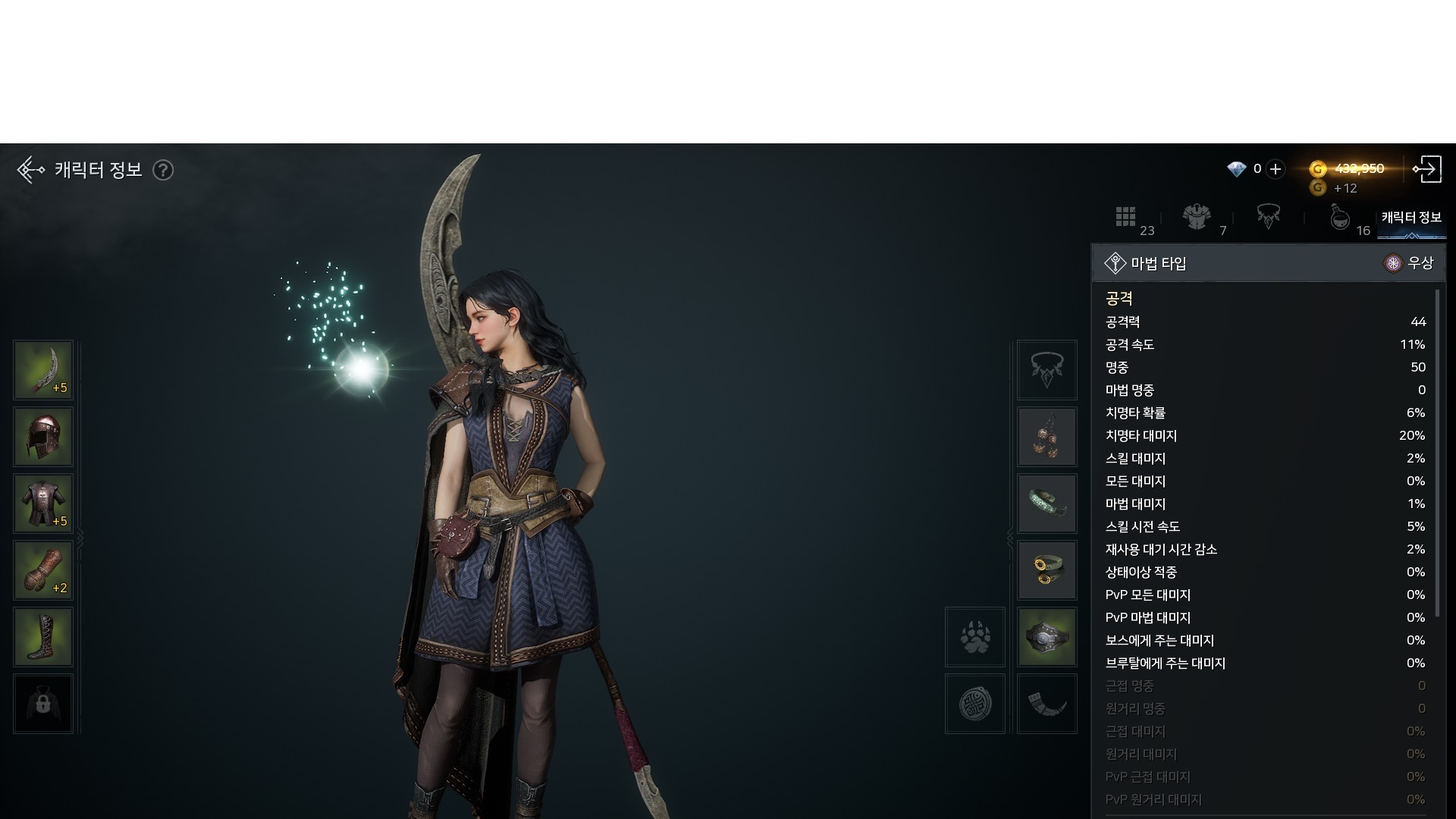This screenshot has width=1456, height=819.
Task: Exit the character screen via the door icon
Action: (x=1427, y=169)
